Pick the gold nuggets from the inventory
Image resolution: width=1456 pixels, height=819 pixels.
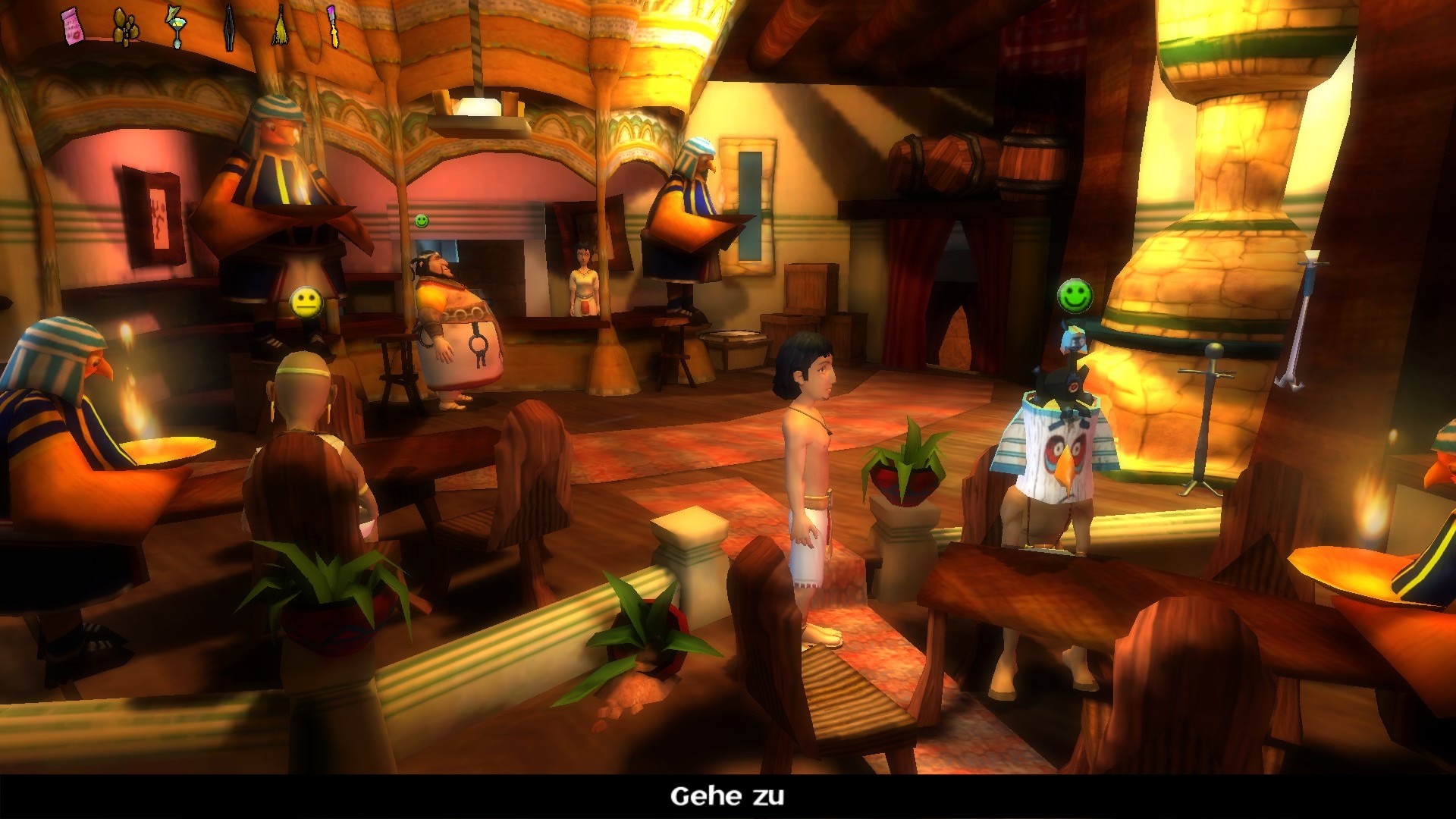click(126, 28)
